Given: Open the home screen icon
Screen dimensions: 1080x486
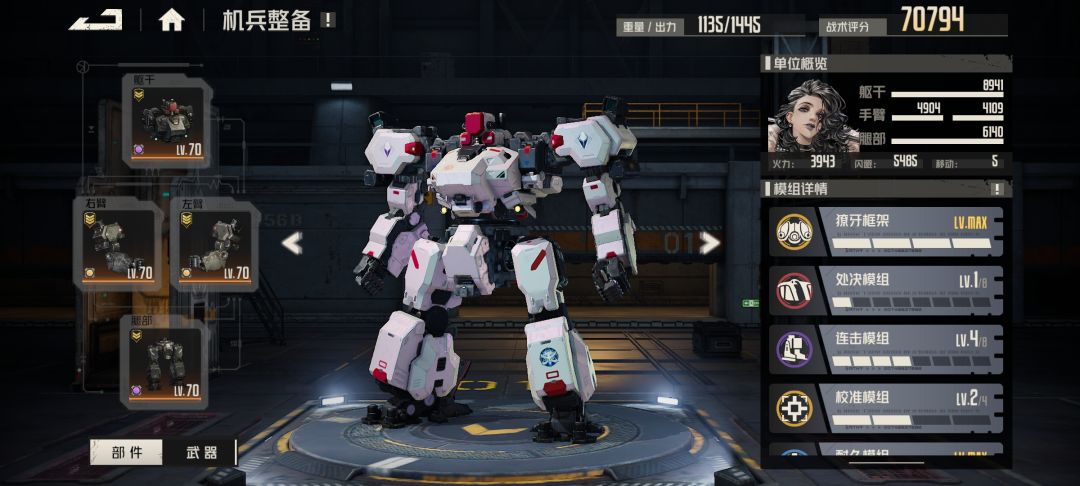Looking at the screenshot, I should tap(172, 20).
